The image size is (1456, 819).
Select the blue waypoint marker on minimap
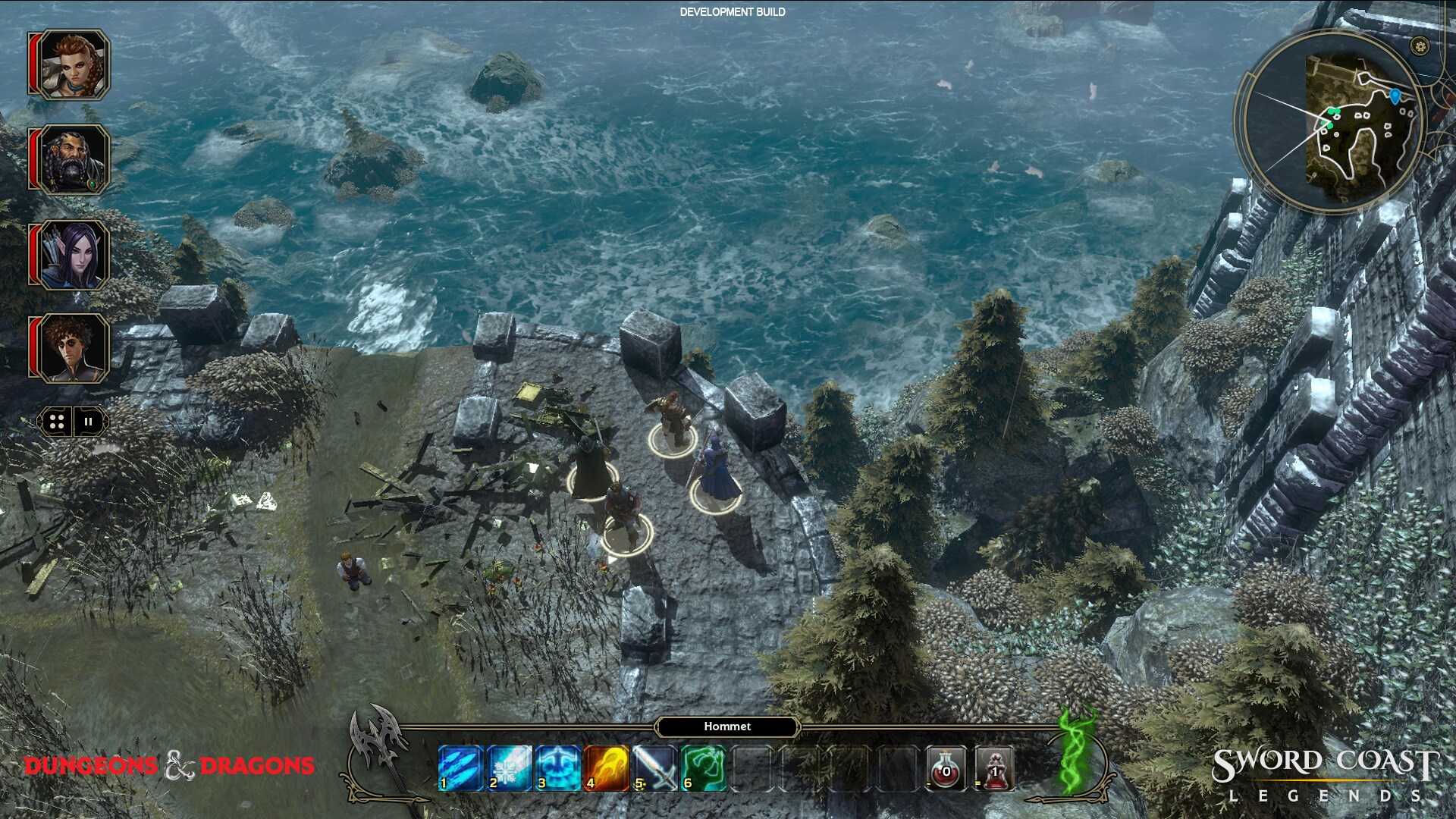(1395, 96)
